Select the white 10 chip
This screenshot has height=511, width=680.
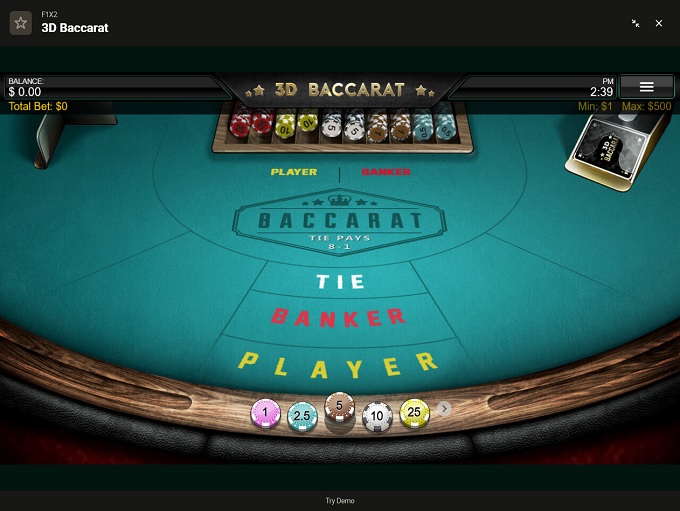[x=376, y=415]
